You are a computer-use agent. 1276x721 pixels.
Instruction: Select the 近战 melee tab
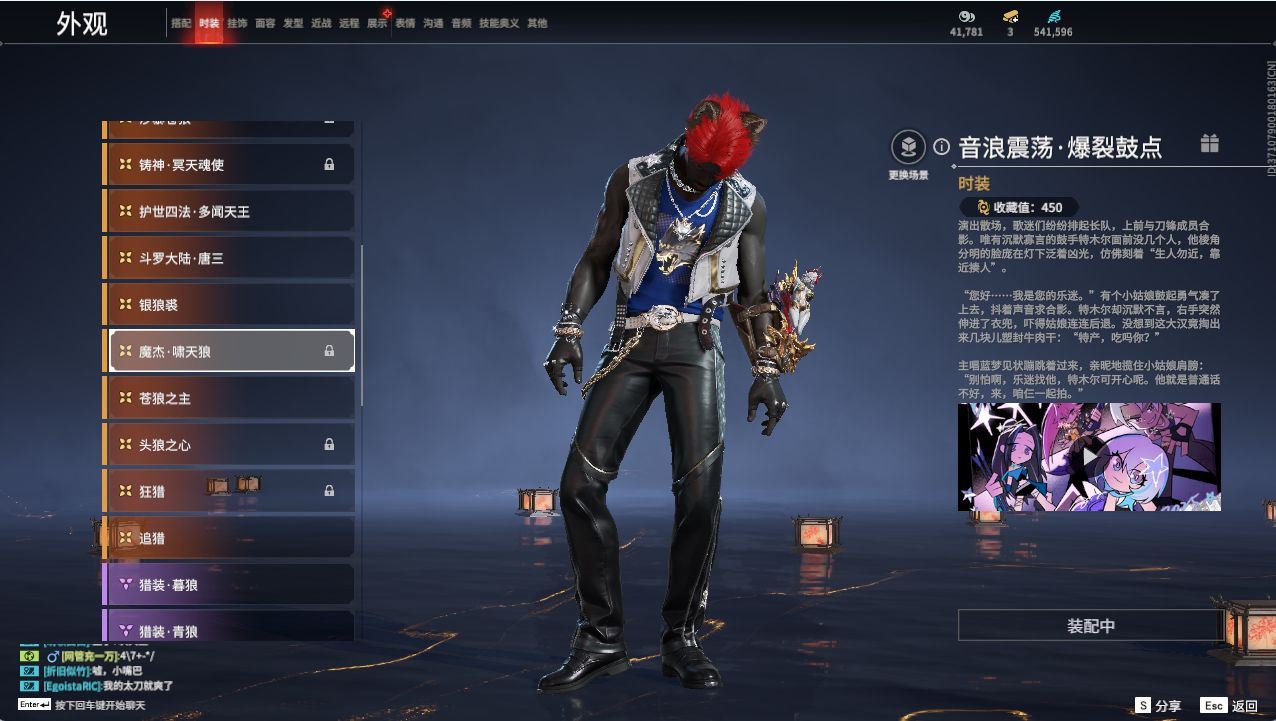(x=321, y=23)
